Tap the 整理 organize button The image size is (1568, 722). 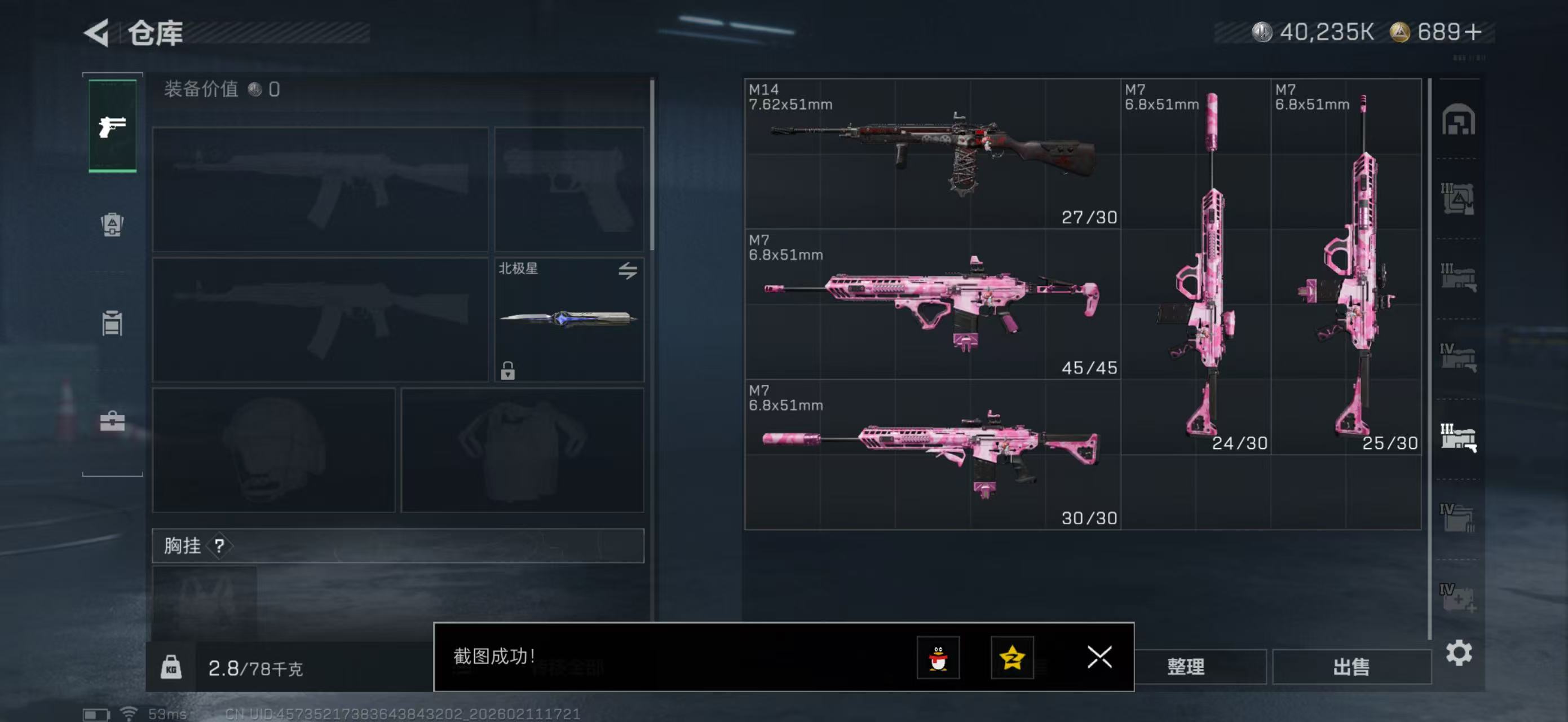(x=1186, y=667)
